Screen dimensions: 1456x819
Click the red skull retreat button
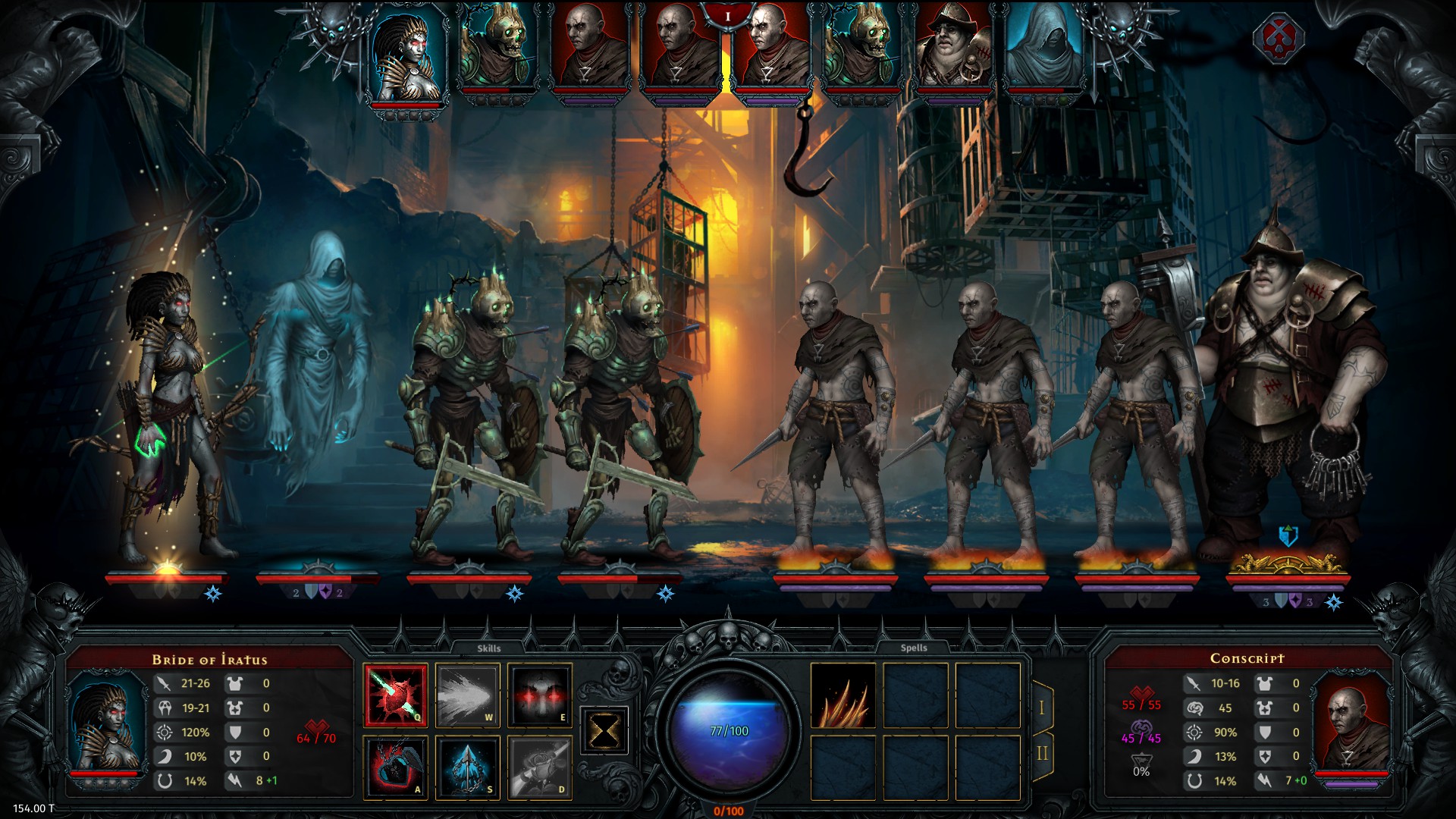(x=1278, y=38)
